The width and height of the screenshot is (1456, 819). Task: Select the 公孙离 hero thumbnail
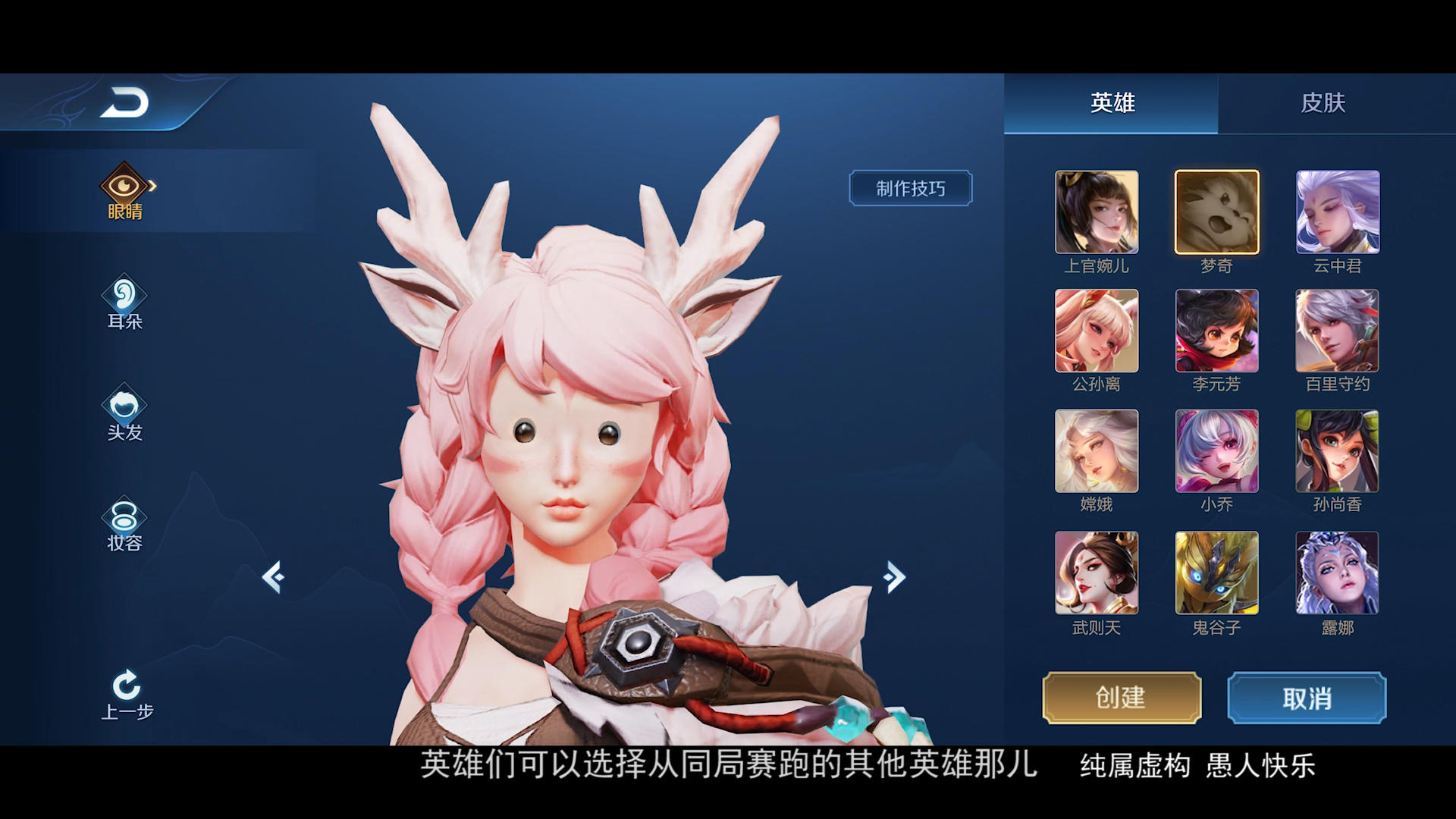1097,331
